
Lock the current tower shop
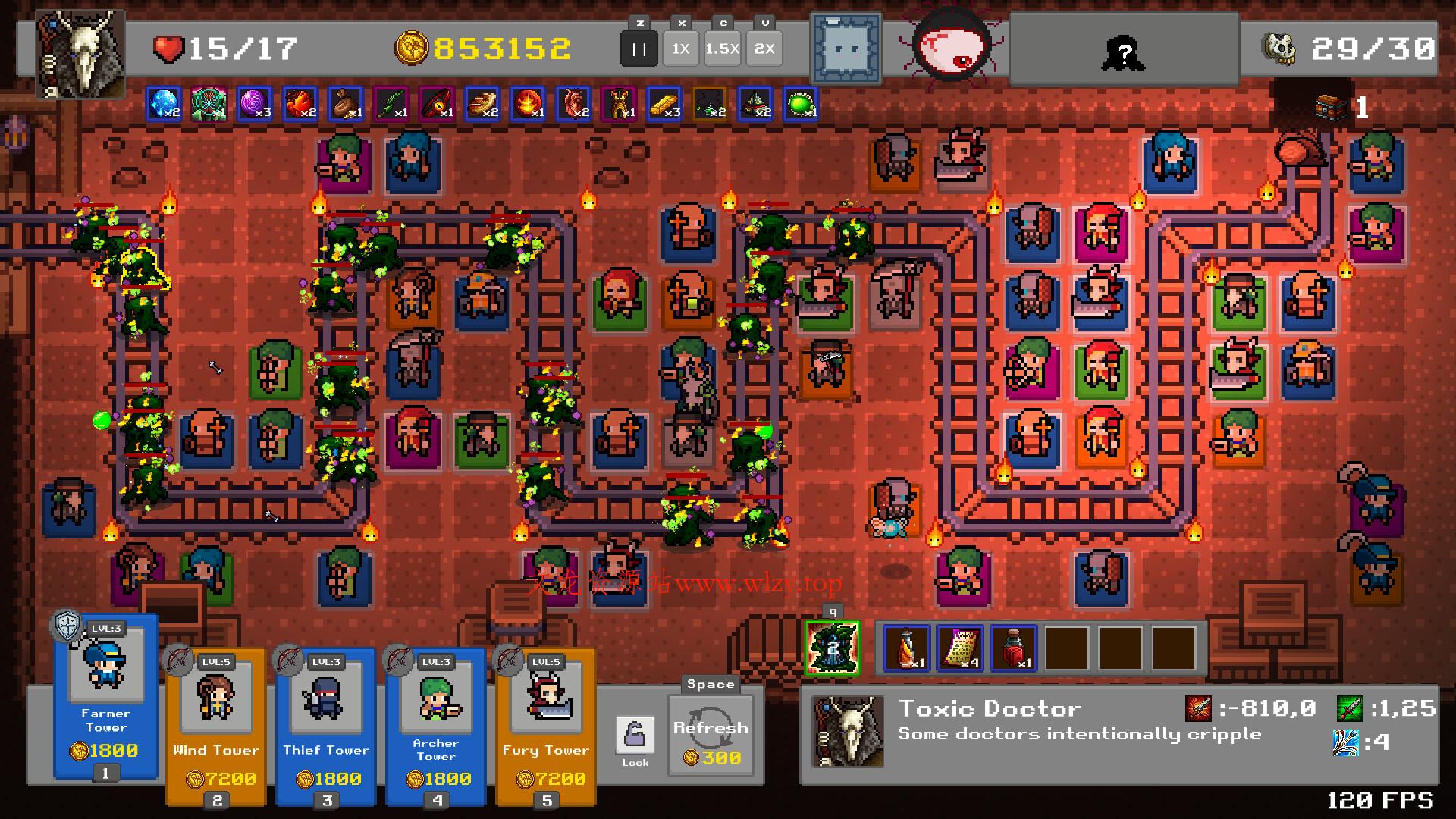pos(635,739)
